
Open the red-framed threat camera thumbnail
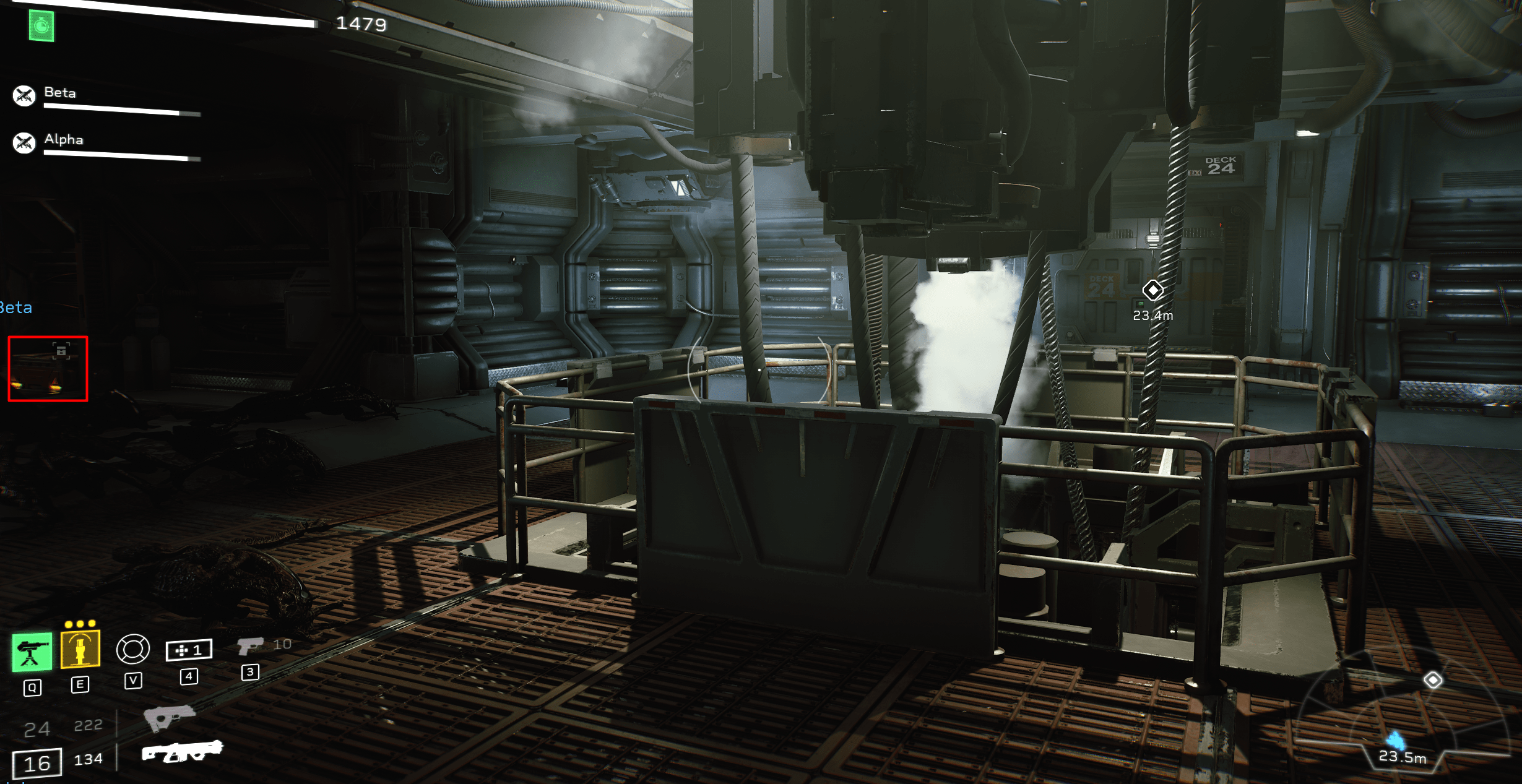click(48, 369)
